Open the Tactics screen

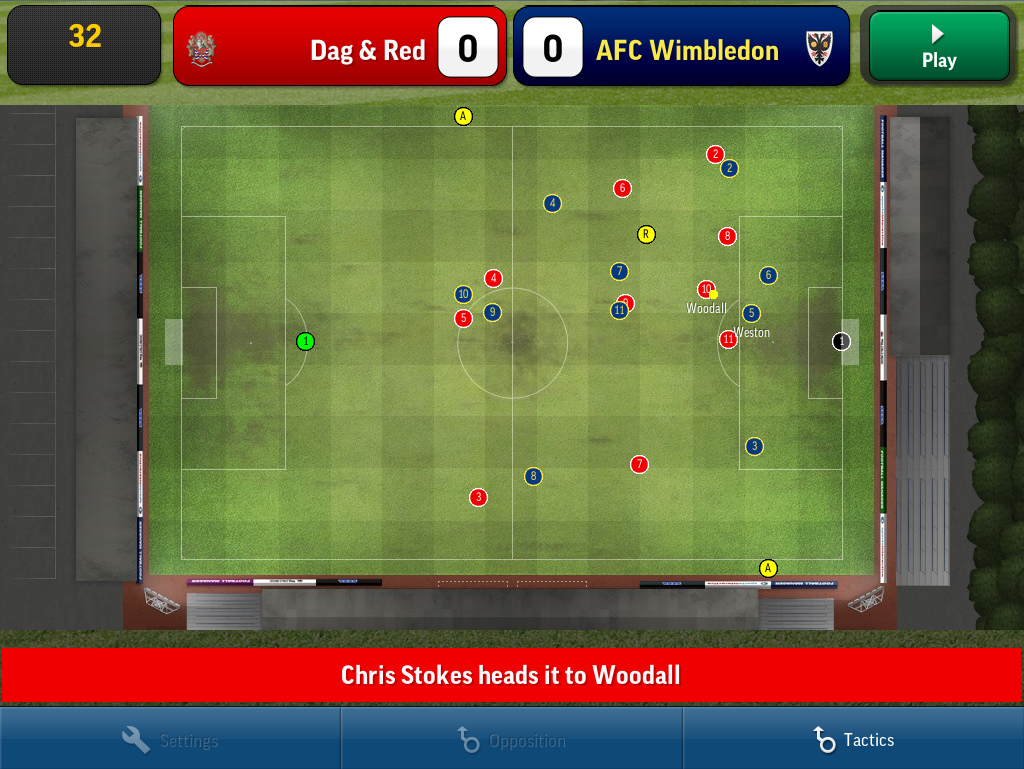[x=853, y=740]
